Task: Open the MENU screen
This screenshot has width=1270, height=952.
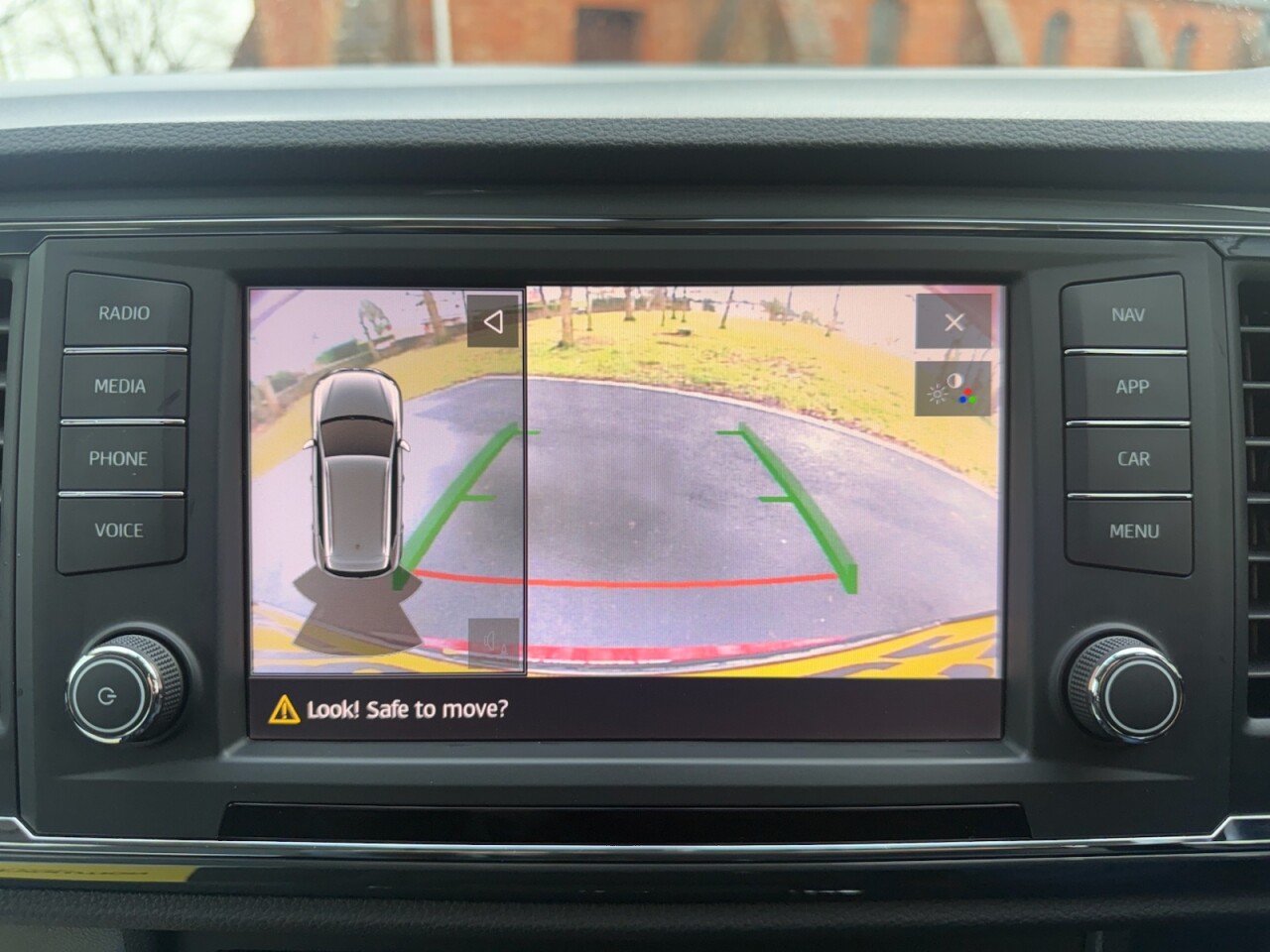Action: (1133, 532)
